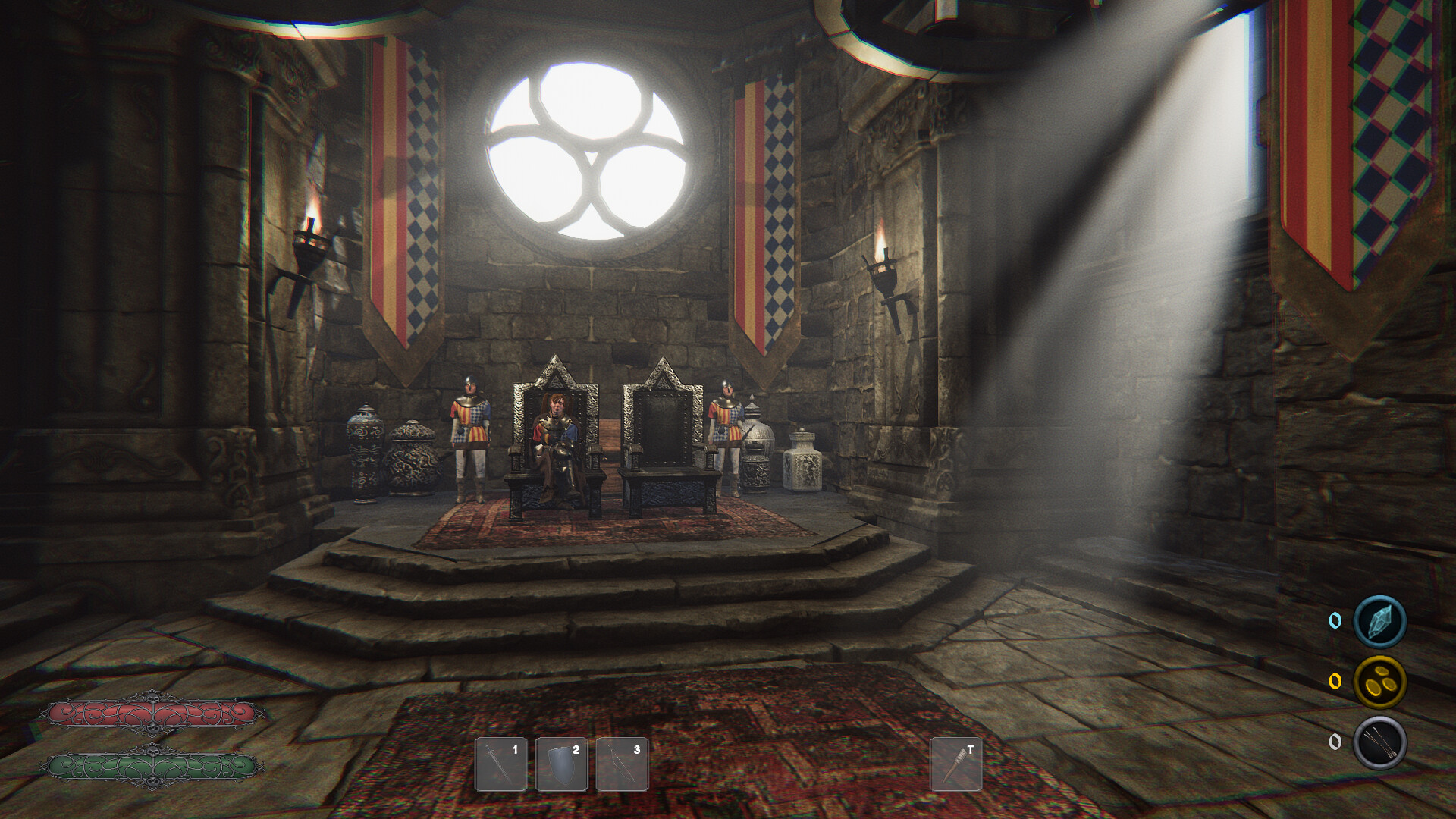The image size is (1456, 819).
Task: Select the sword in hotbar slot 1
Action: (500, 764)
